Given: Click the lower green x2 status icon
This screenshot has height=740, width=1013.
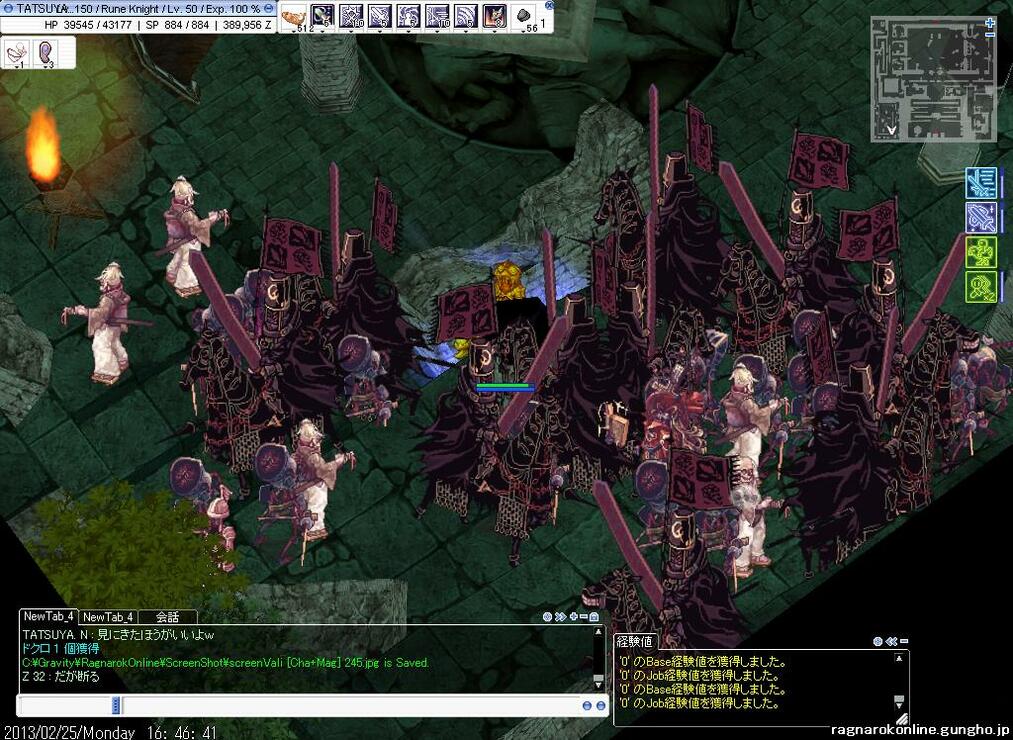Looking at the screenshot, I should (x=980, y=287).
